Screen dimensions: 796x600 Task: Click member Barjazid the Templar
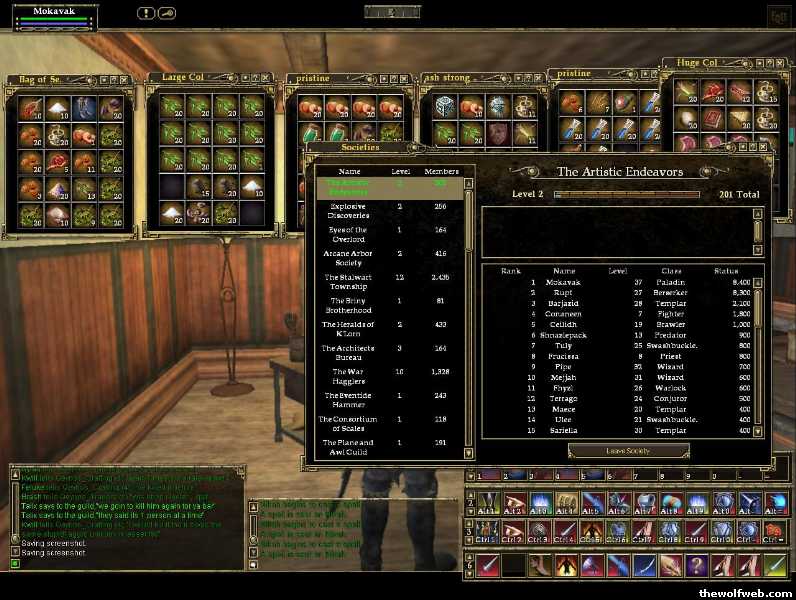tap(565, 302)
